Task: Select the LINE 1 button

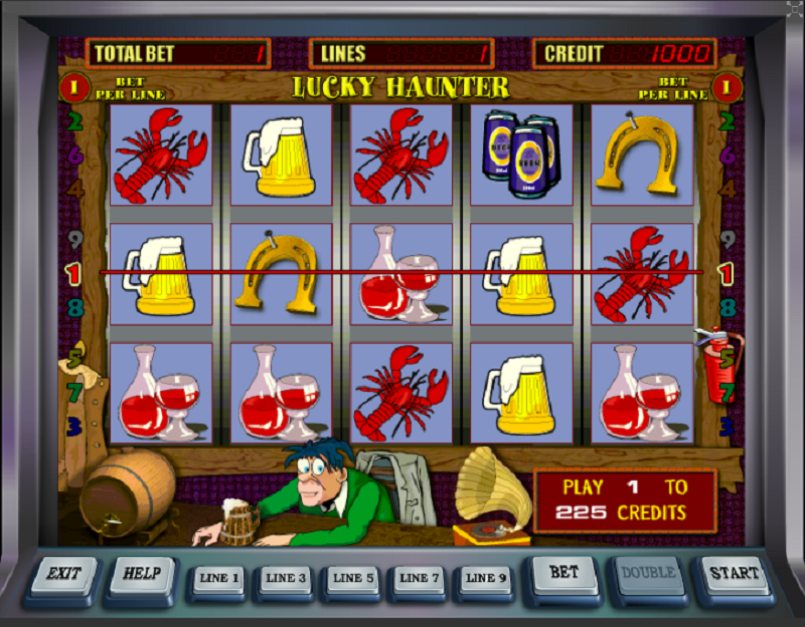Action: pyautogui.click(x=219, y=579)
